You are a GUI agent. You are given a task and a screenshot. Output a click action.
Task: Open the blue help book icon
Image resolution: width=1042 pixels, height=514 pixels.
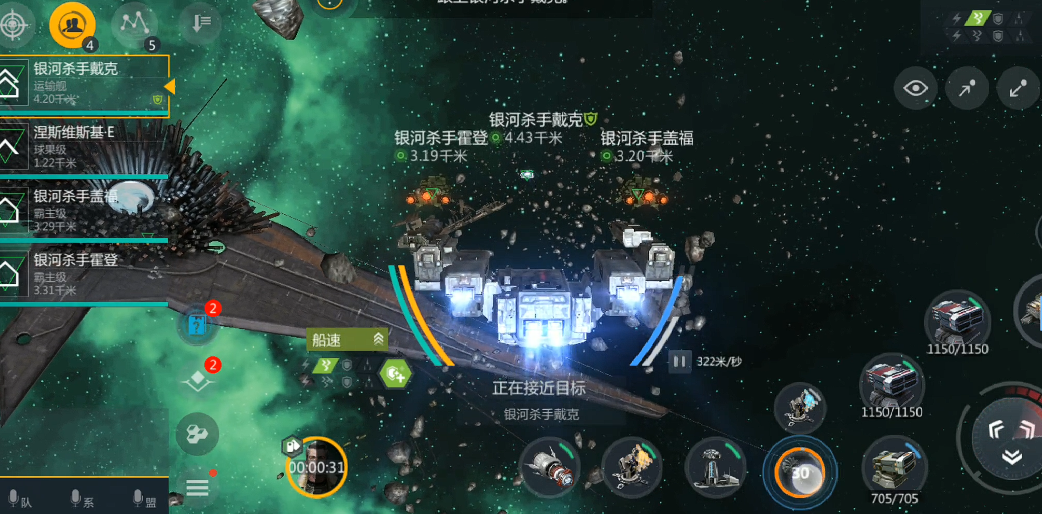(197, 324)
